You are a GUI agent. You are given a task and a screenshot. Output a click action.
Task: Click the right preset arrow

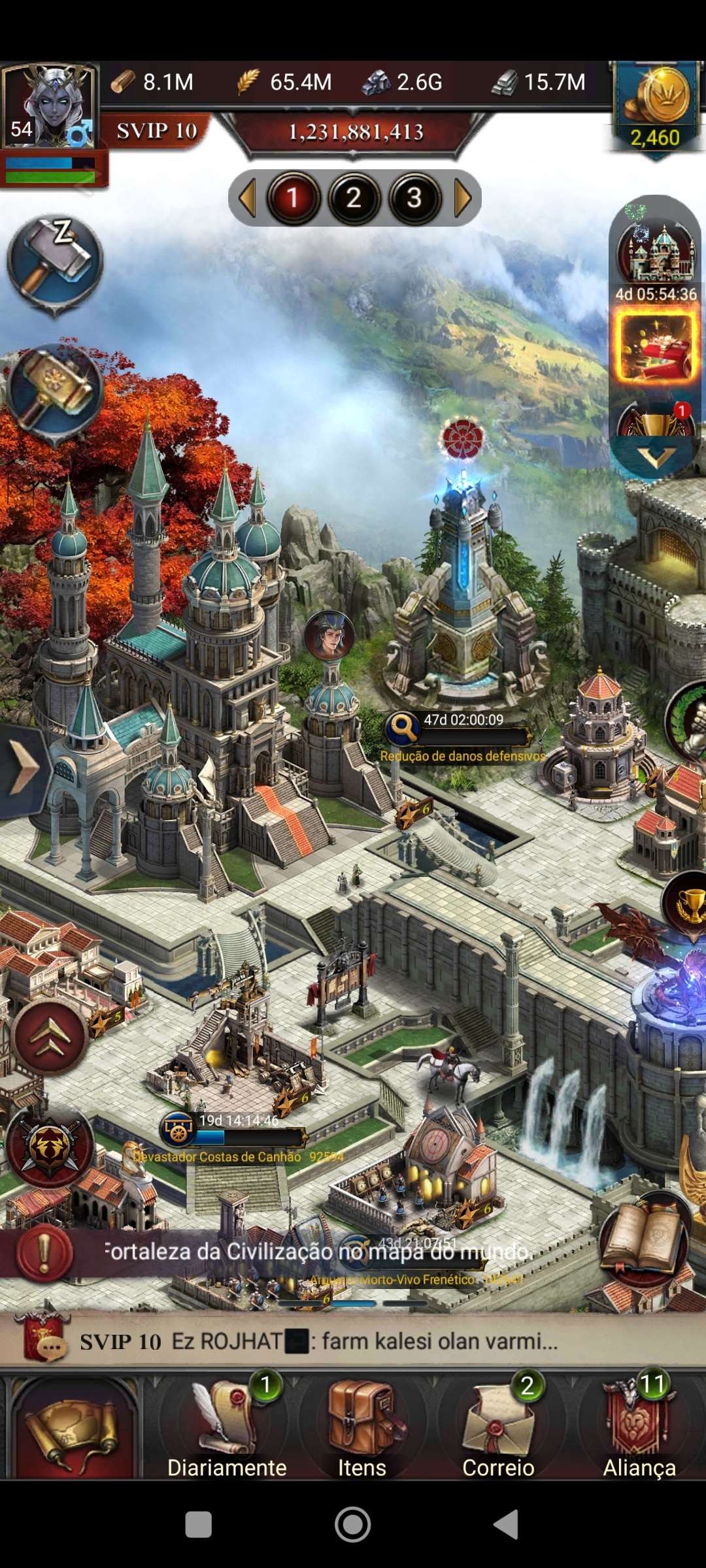462,198
